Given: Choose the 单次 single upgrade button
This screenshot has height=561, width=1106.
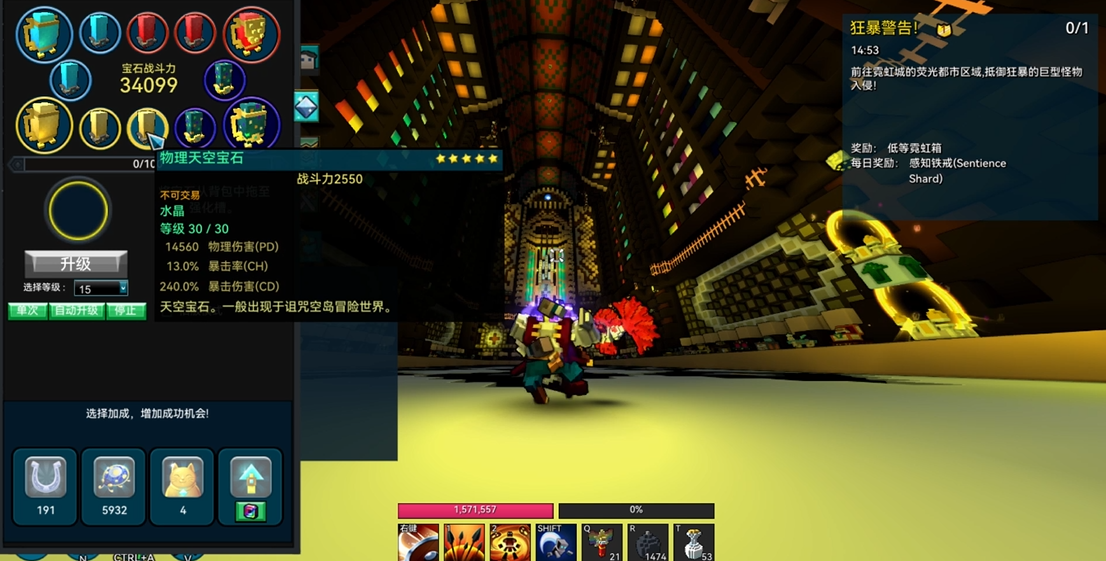Looking at the screenshot, I should click(x=27, y=311).
